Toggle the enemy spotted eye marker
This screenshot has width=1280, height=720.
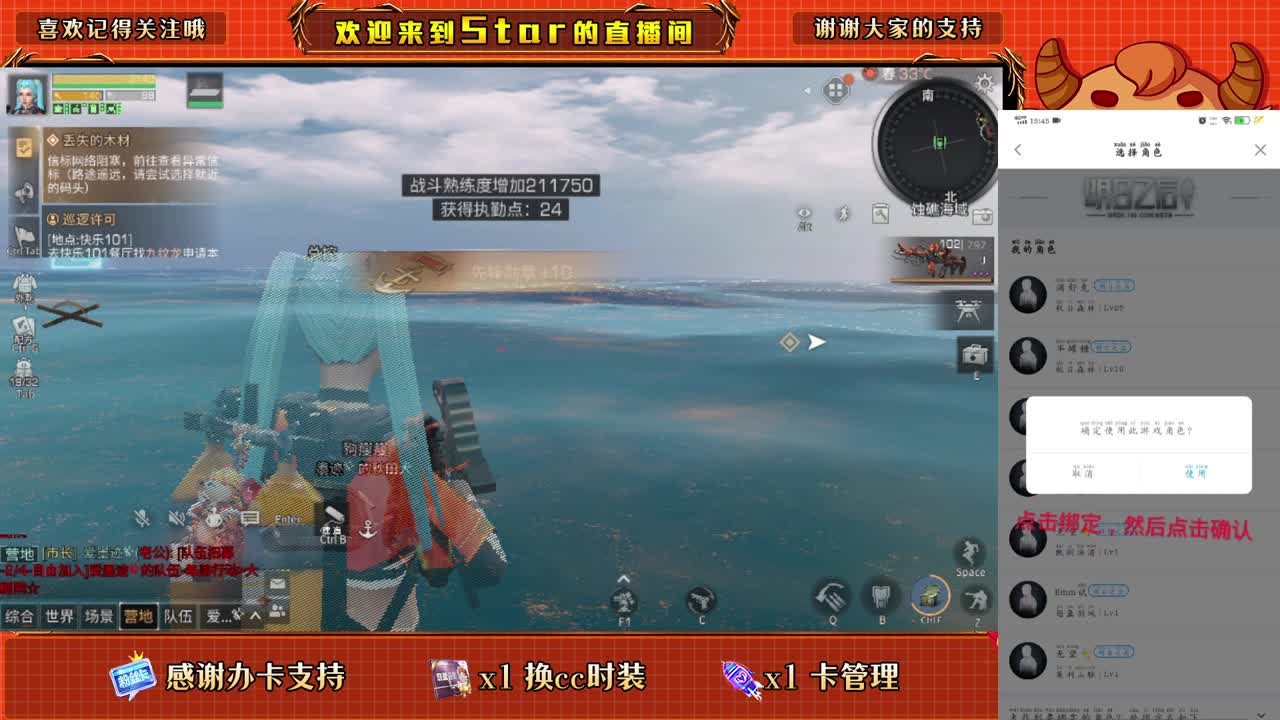coord(804,214)
